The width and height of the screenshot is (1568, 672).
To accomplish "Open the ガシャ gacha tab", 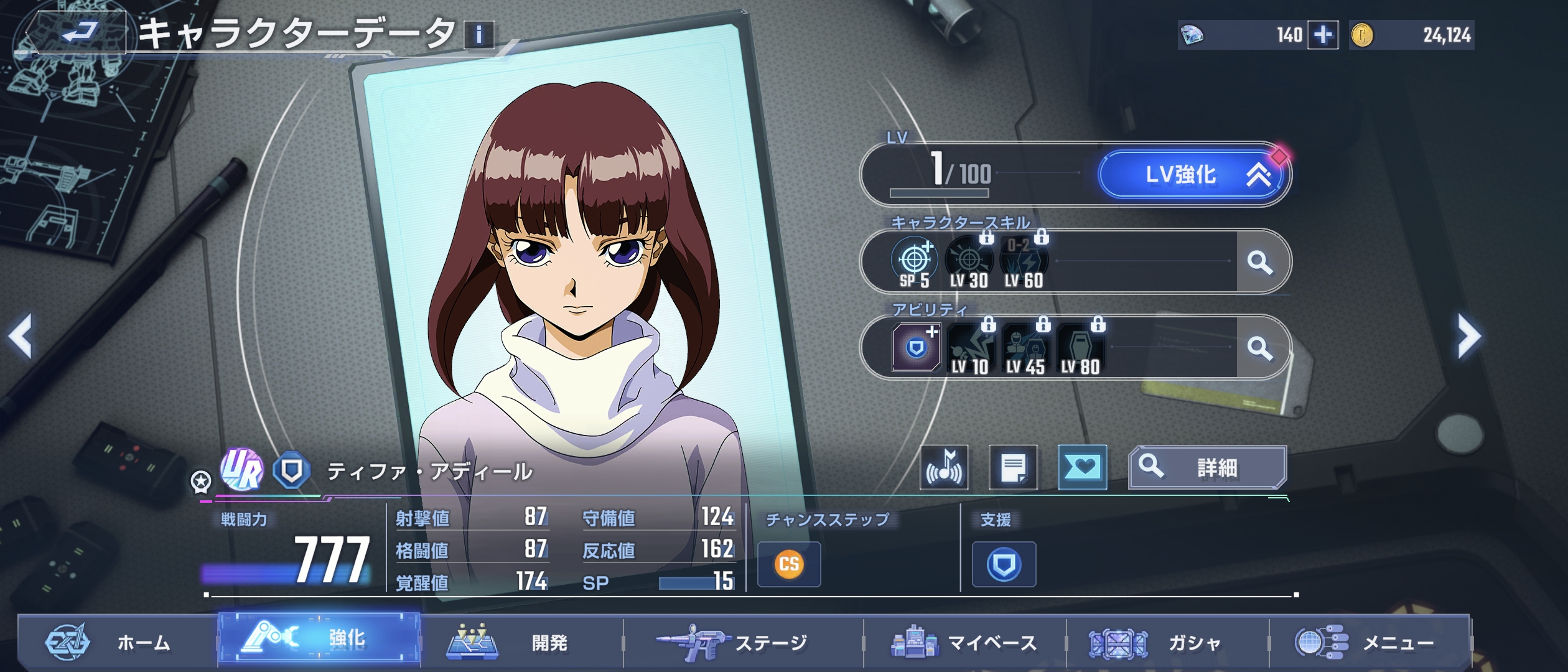I will point(1167,642).
